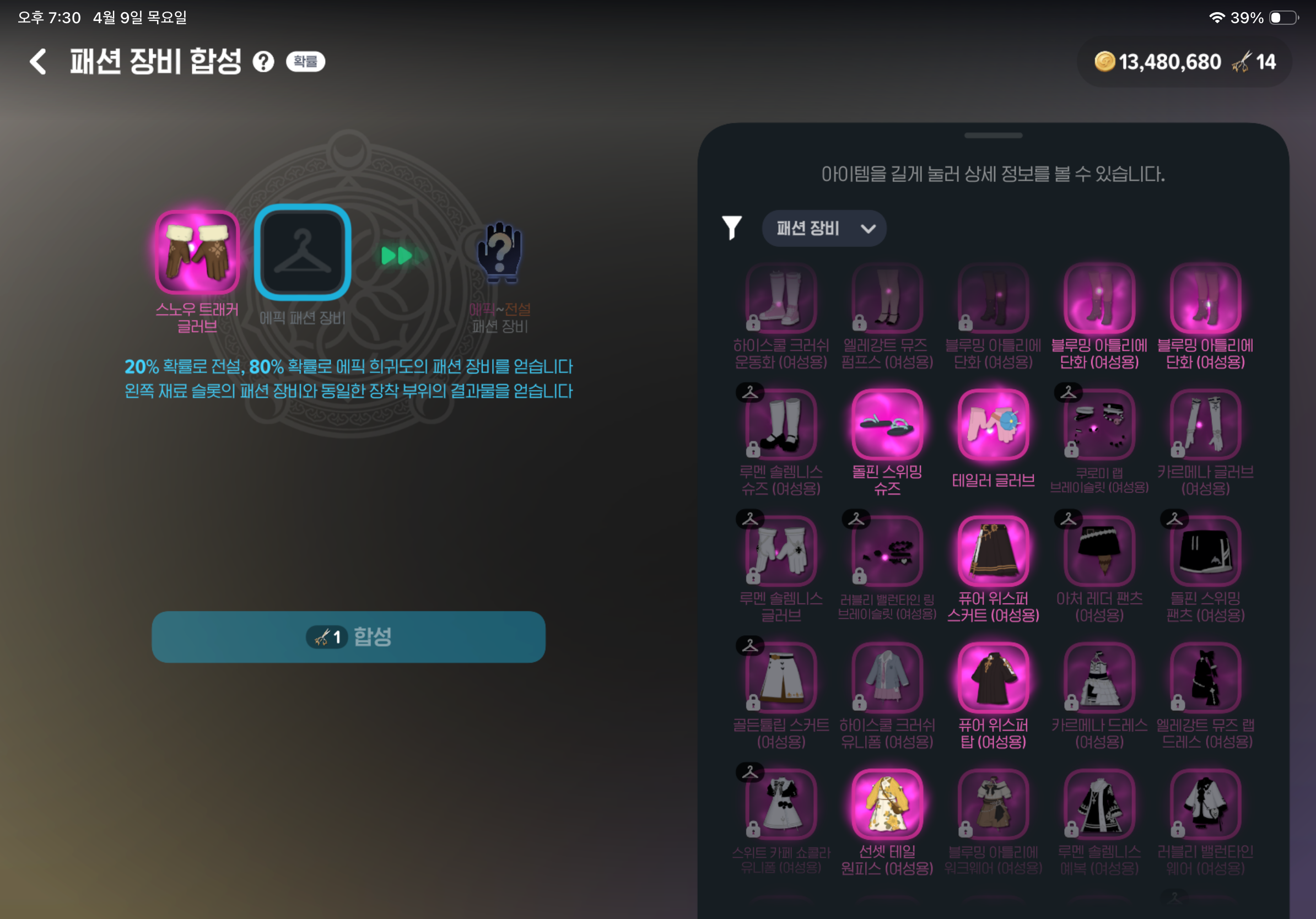Remove the 스노우 트래커 글러브 material slot
This screenshot has height=919, width=1316.
(x=197, y=252)
